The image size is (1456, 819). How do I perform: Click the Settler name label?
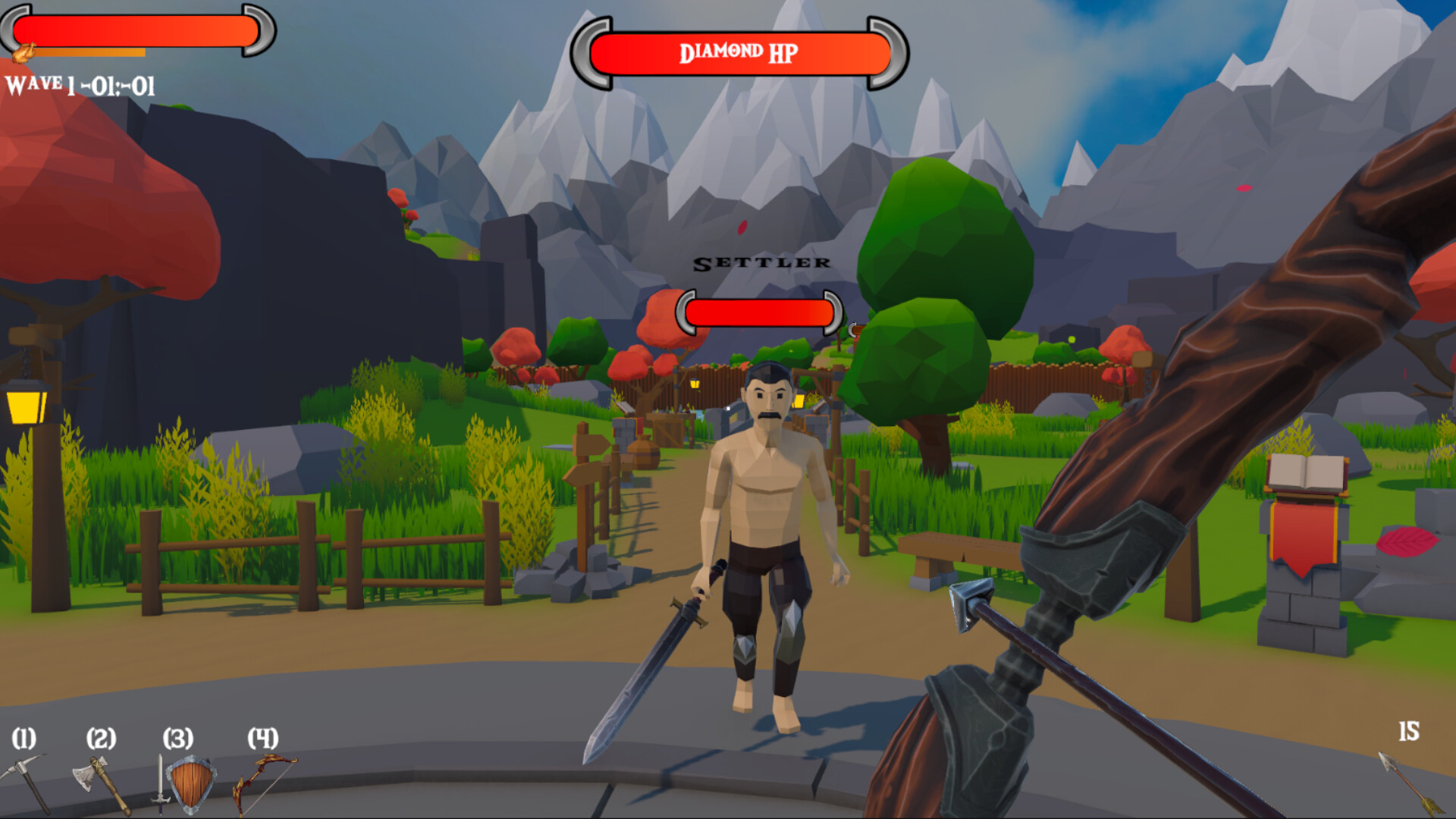(761, 263)
